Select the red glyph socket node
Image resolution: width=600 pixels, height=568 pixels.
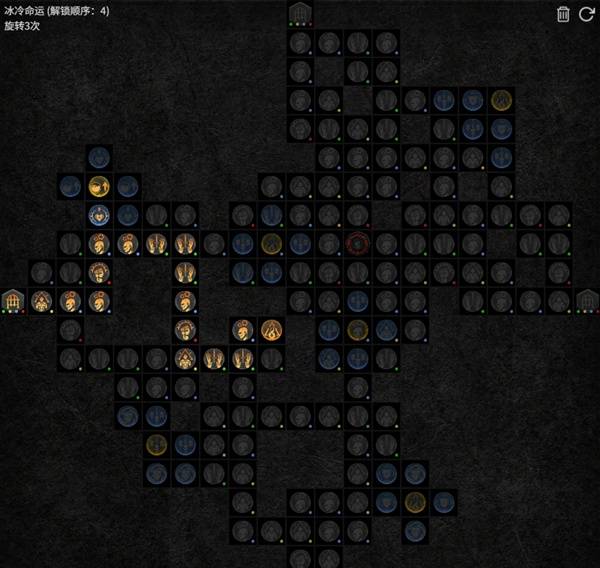pyautogui.click(x=358, y=243)
